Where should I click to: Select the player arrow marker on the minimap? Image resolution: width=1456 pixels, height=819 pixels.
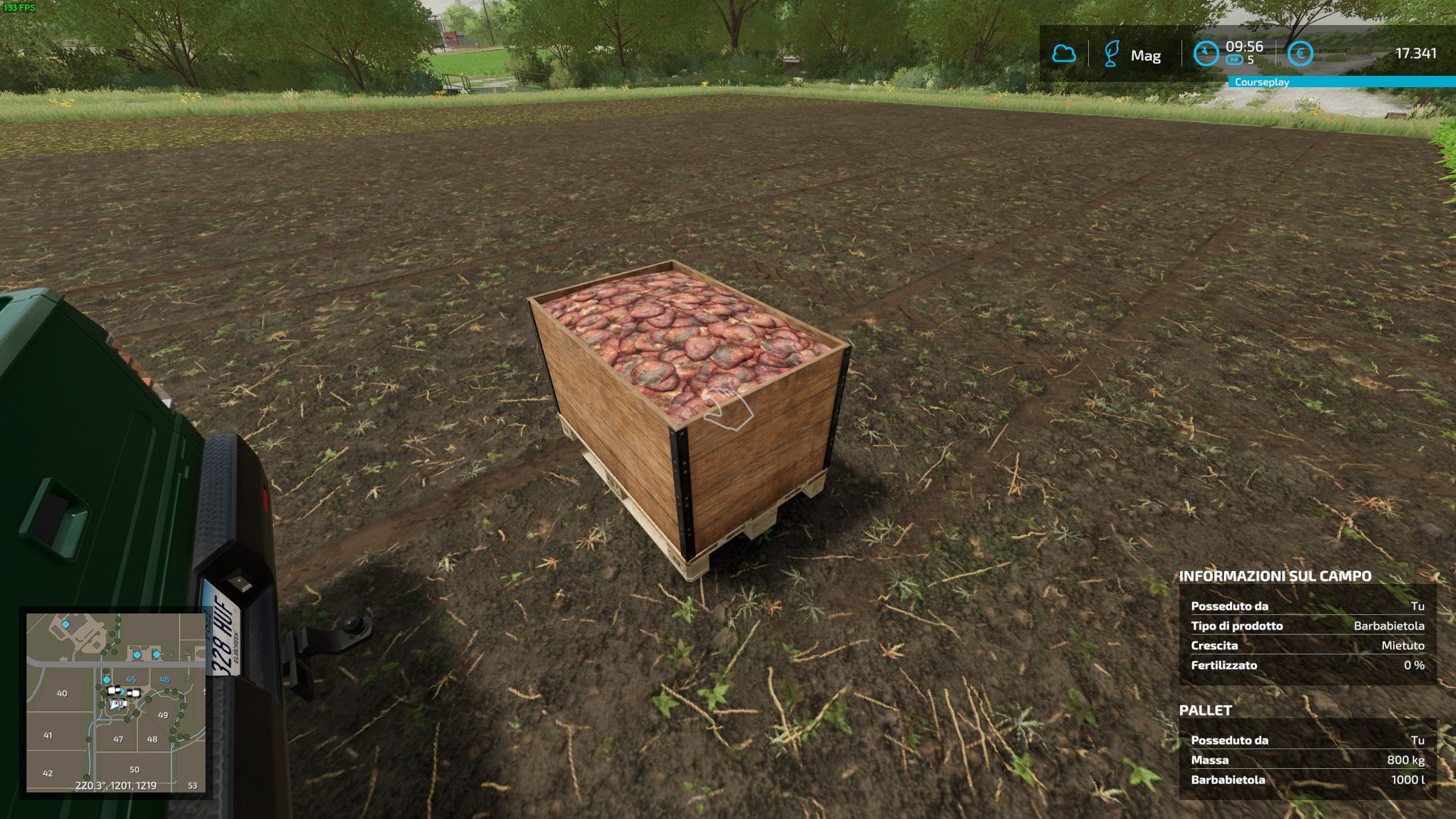115,705
